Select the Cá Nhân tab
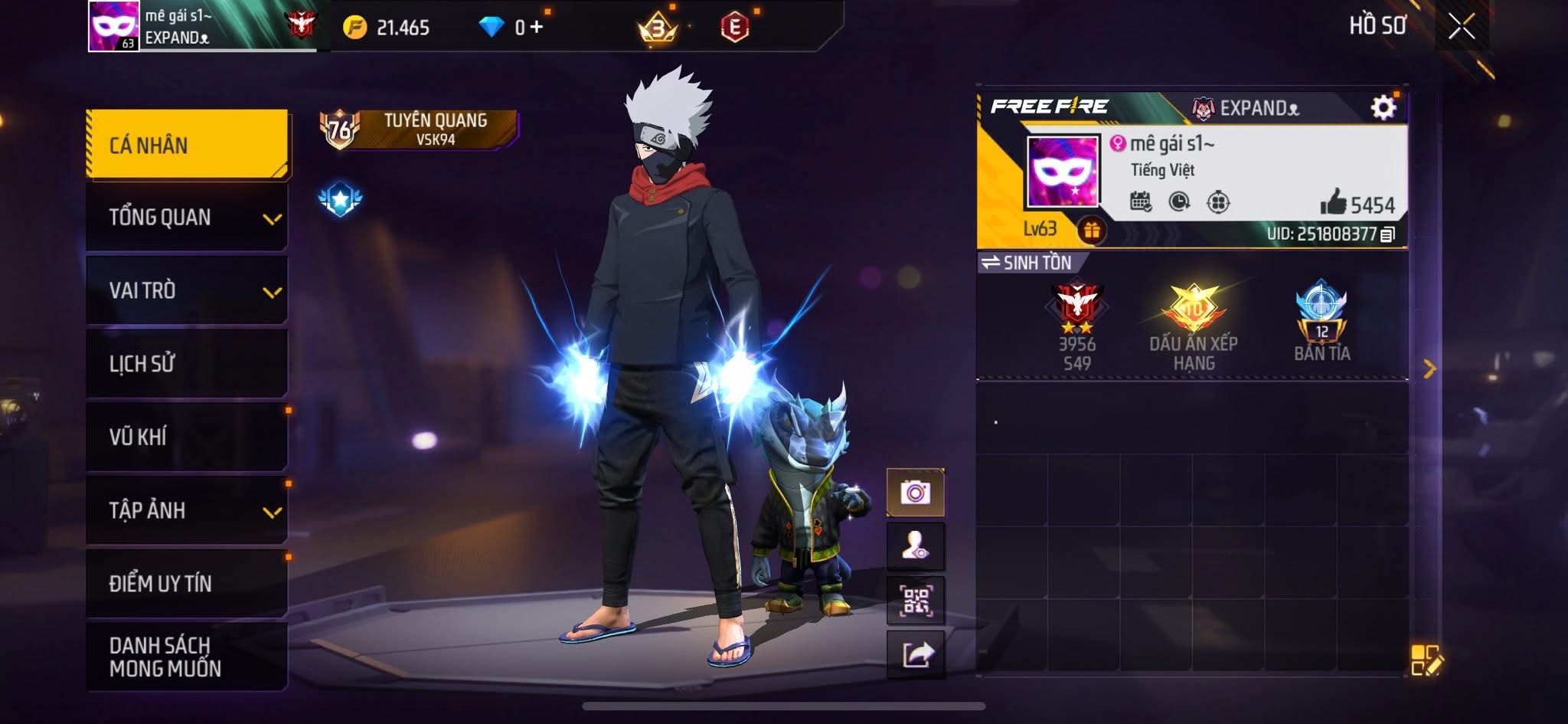Viewport: 1568px width, 724px height. point(188,145)
